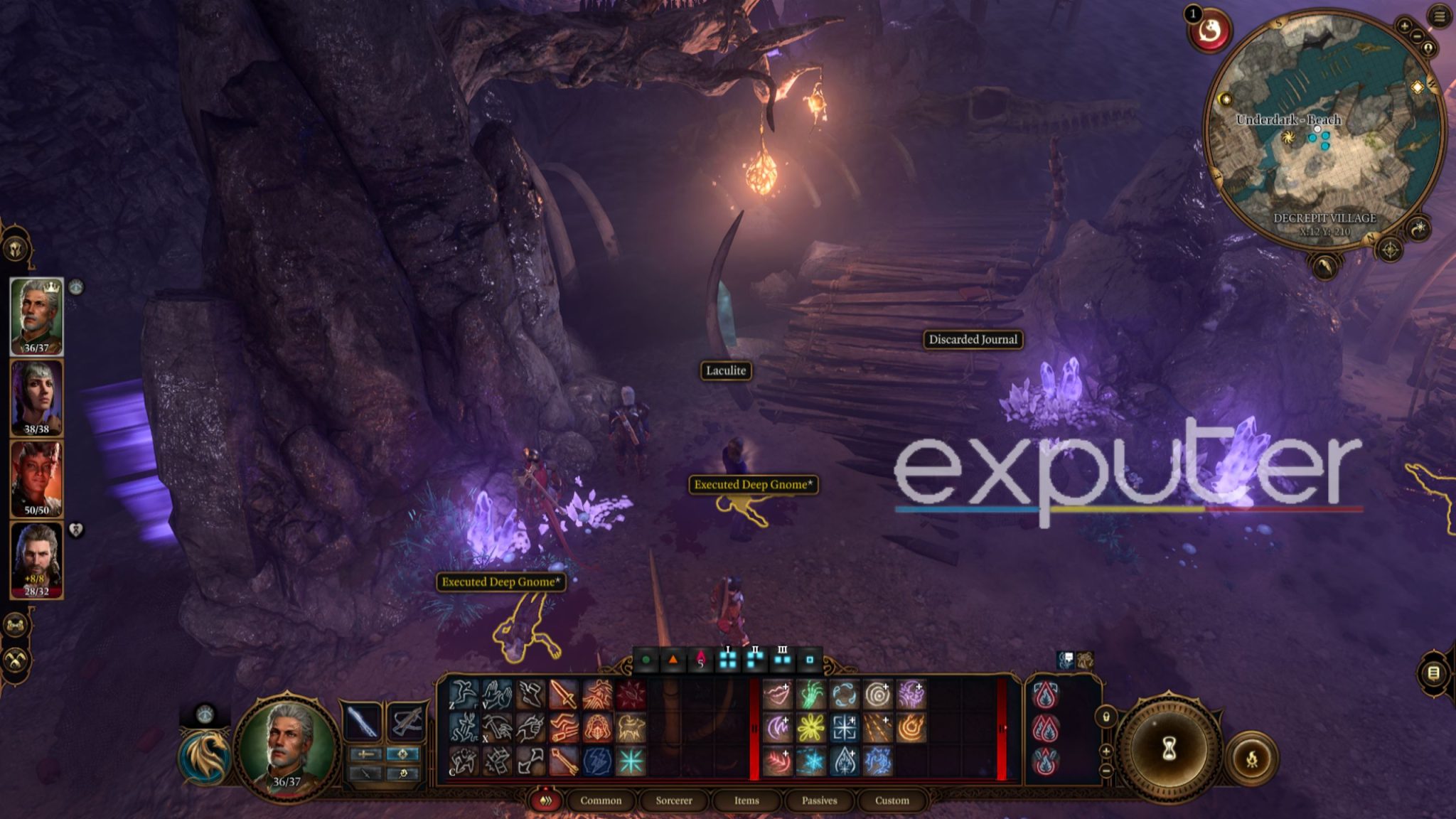Zoom out on the minimap
This screenshot has width=1456, height=819.
click(x=1417, y=36)
